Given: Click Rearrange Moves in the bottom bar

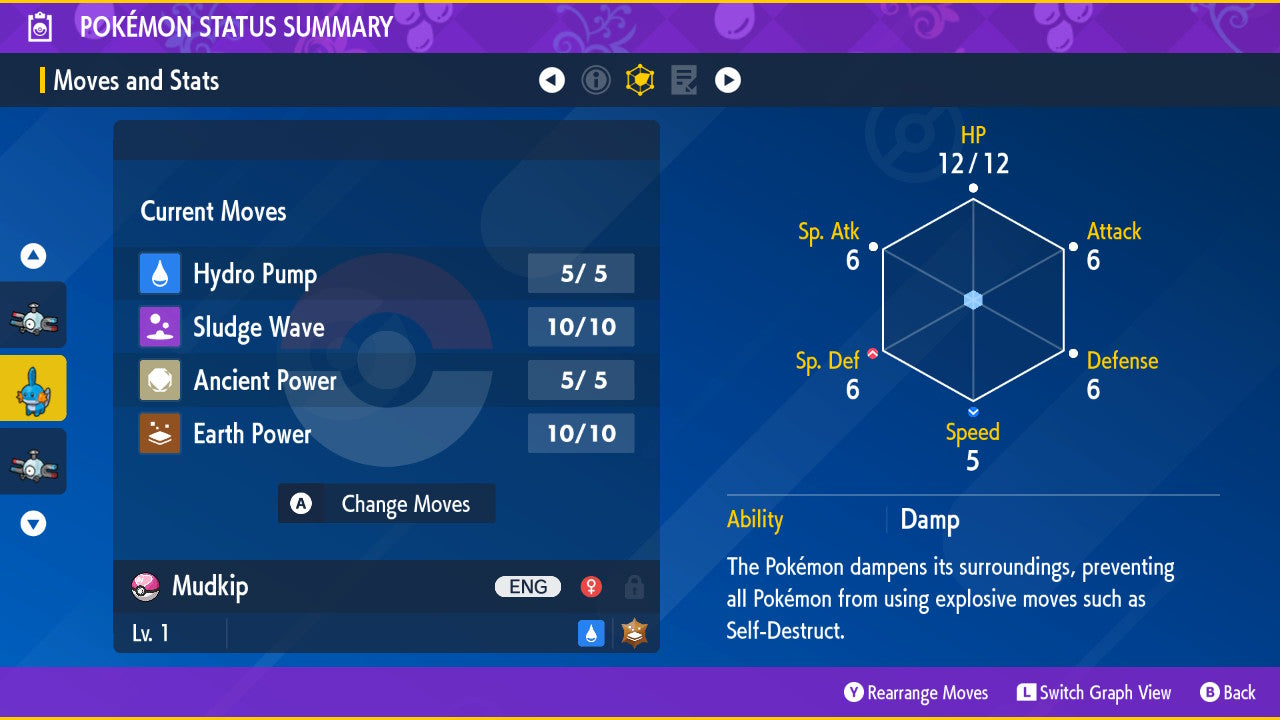Looking at the screenshot, I should 916,693.
